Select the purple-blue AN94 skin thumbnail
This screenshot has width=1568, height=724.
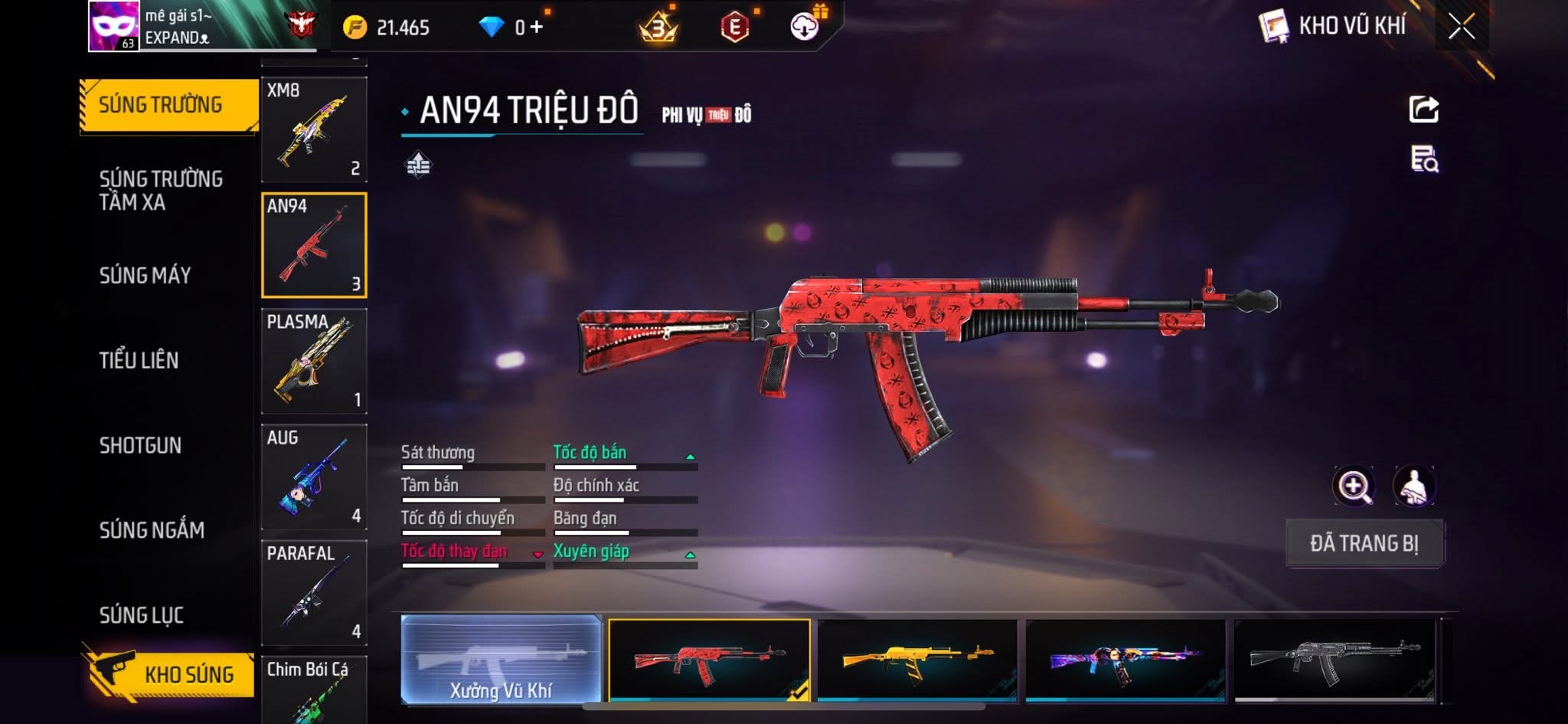(x=1125, y=660)
